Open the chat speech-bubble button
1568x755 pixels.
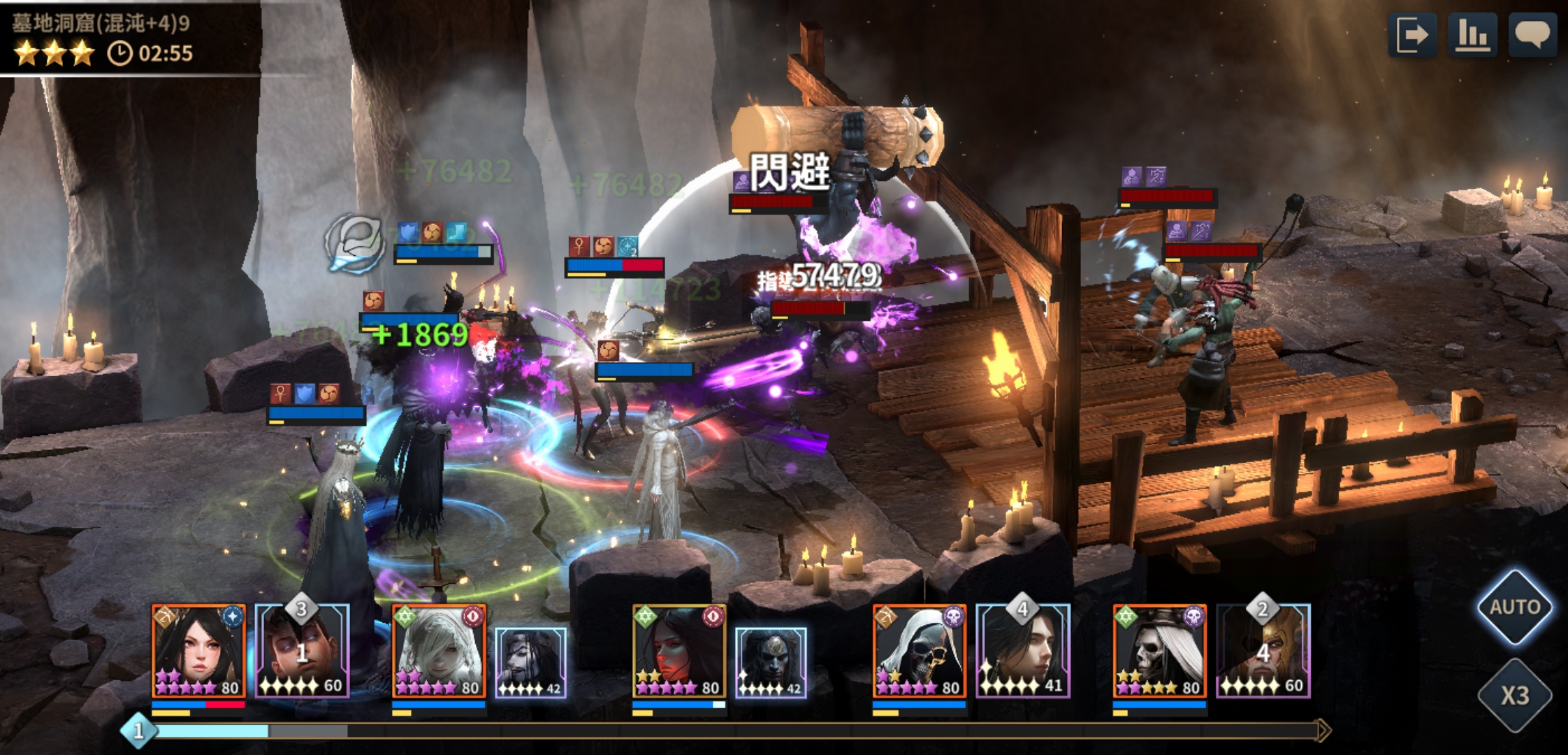coord(1532,35)
